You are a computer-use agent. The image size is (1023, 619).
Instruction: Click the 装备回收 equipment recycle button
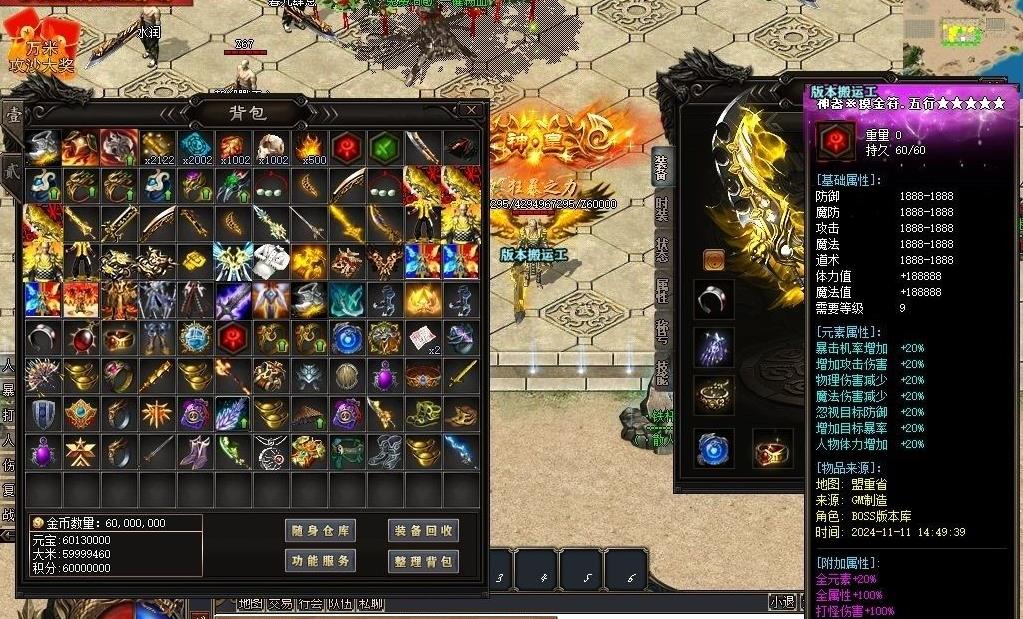tap(423, 531)
